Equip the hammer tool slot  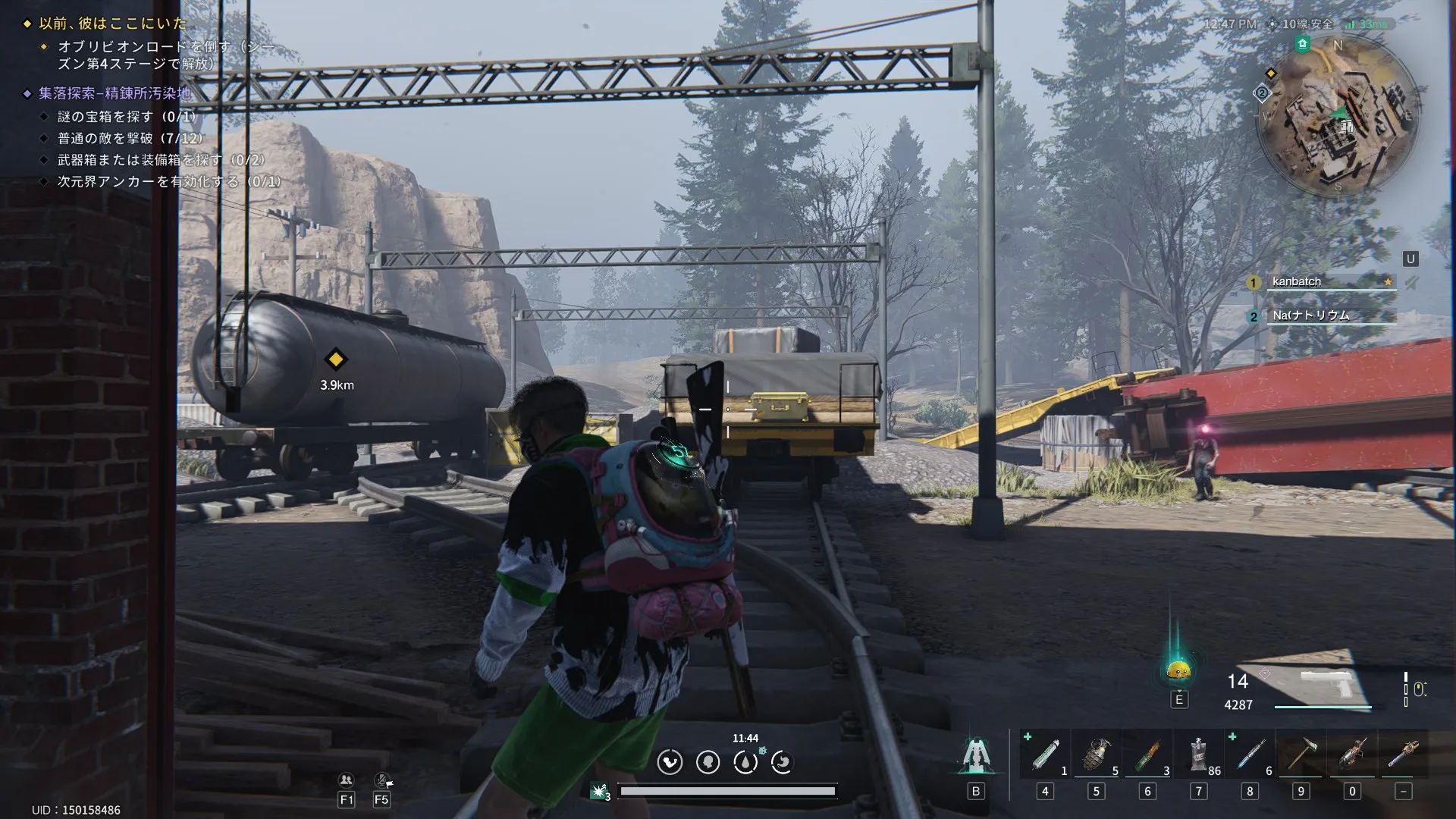[x=1301, y=755]
